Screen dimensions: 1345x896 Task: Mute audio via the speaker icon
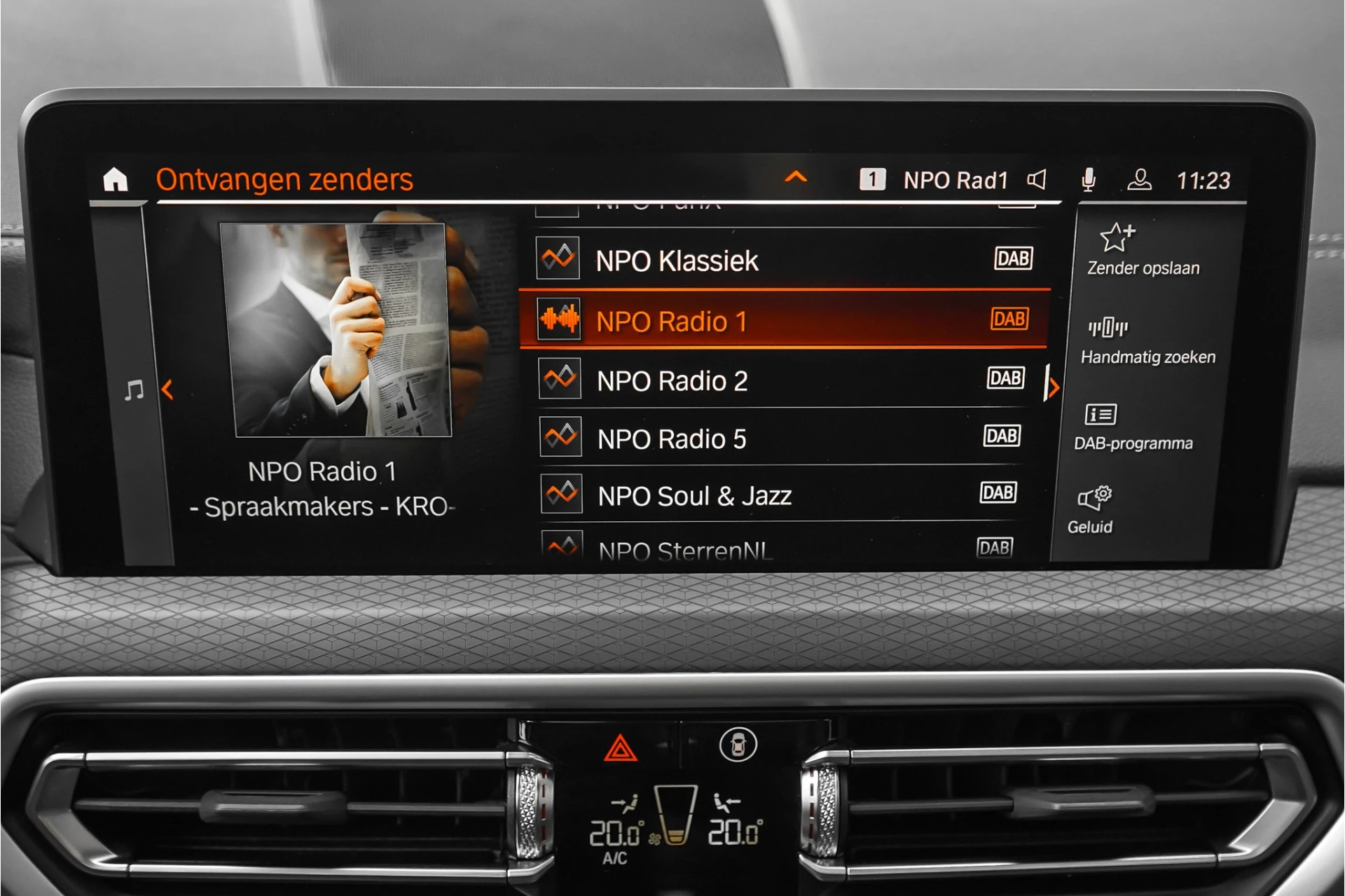[x=1036, y=181]
